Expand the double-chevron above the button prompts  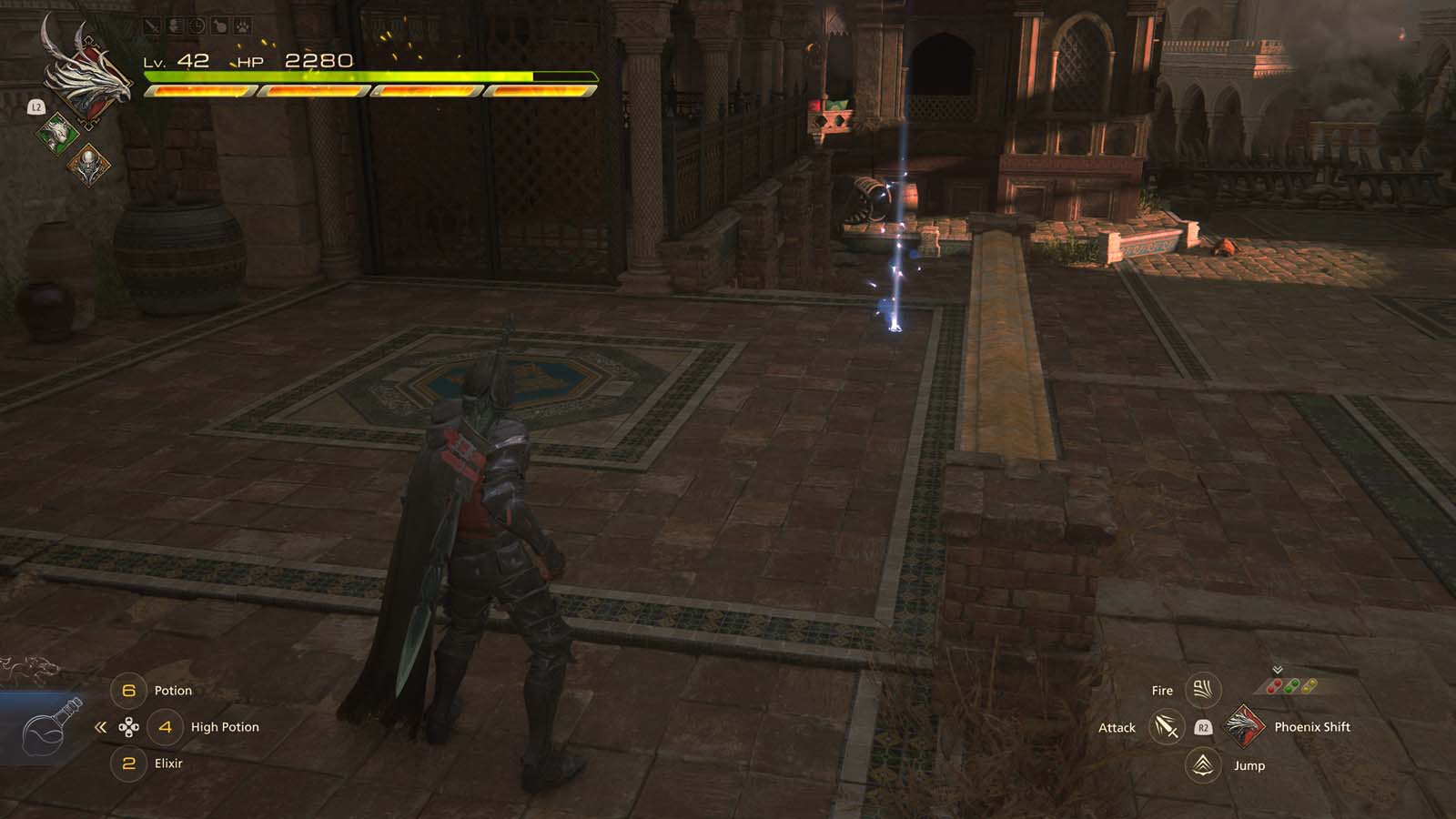tap(1277, 669)
